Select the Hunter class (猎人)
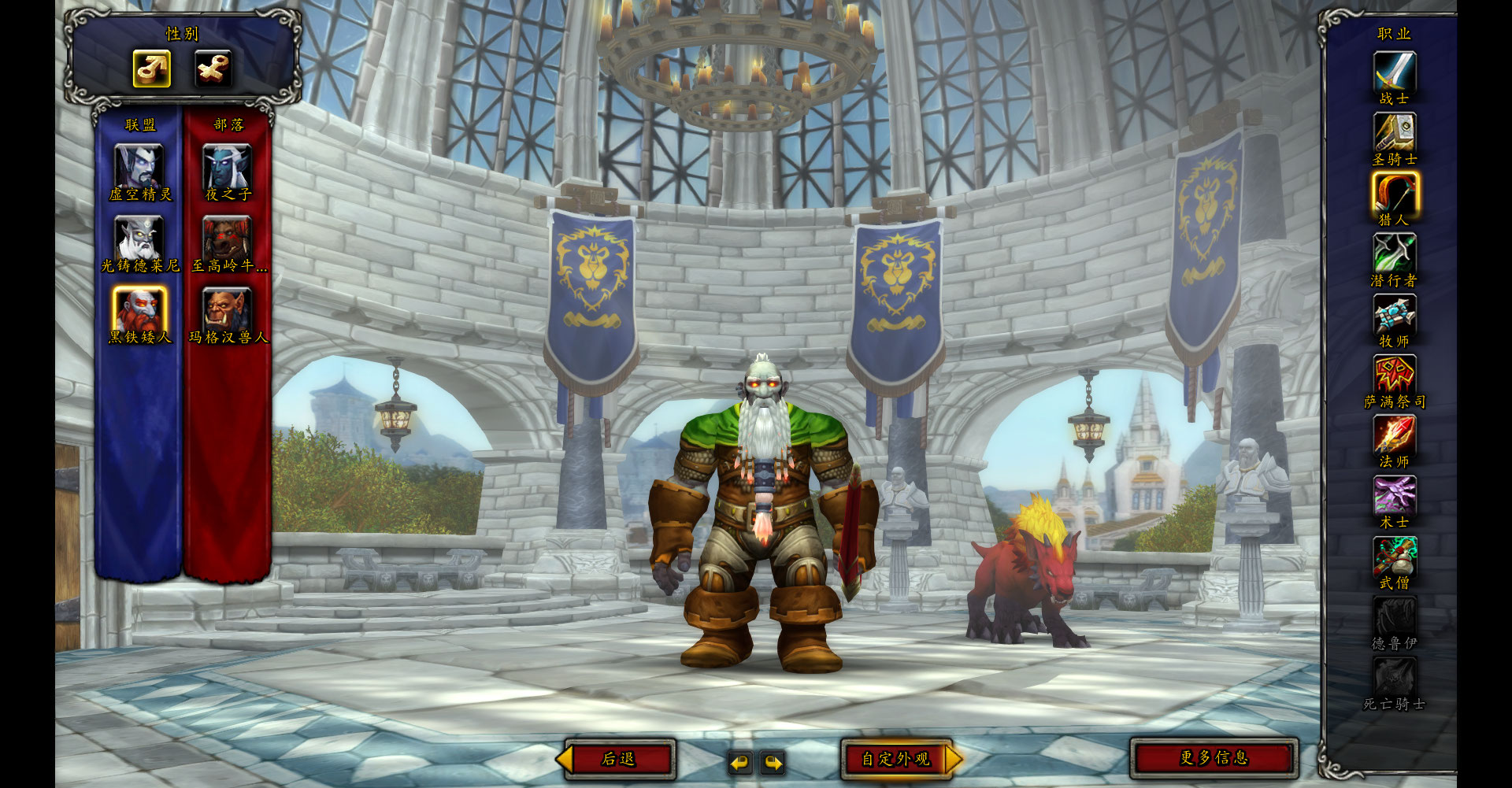Image resolution: width=1512 pixels, height=788 pixels. 1394,193
